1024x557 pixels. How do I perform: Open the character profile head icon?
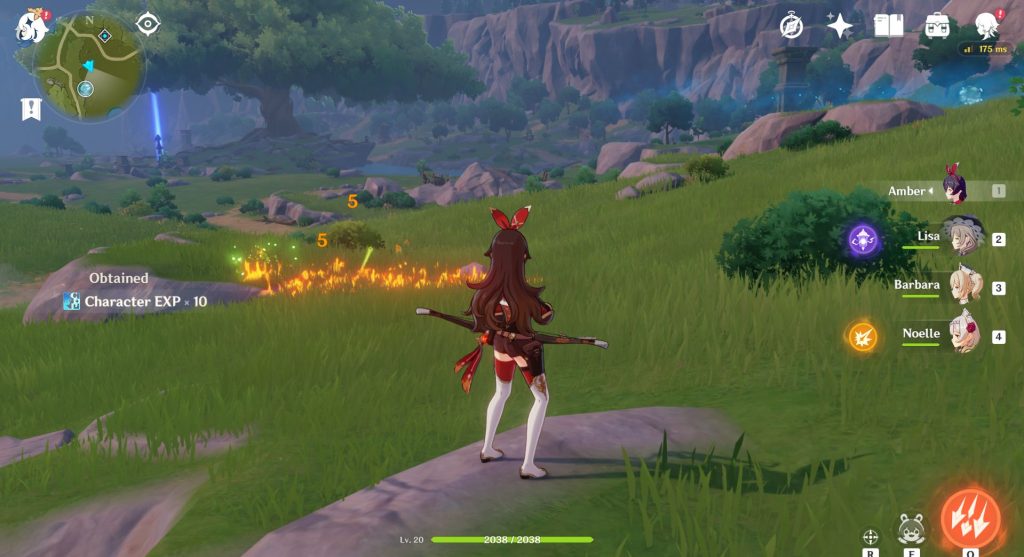pos(986,26)
